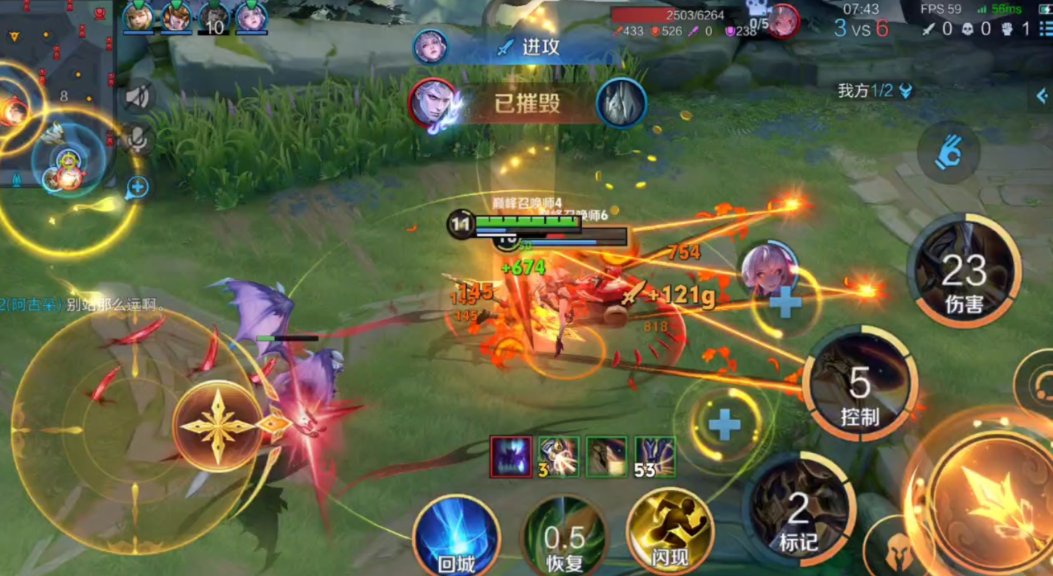Select the item slot showing 53
Viewport: 1053px width, 576px height.
tap(654, 456)
